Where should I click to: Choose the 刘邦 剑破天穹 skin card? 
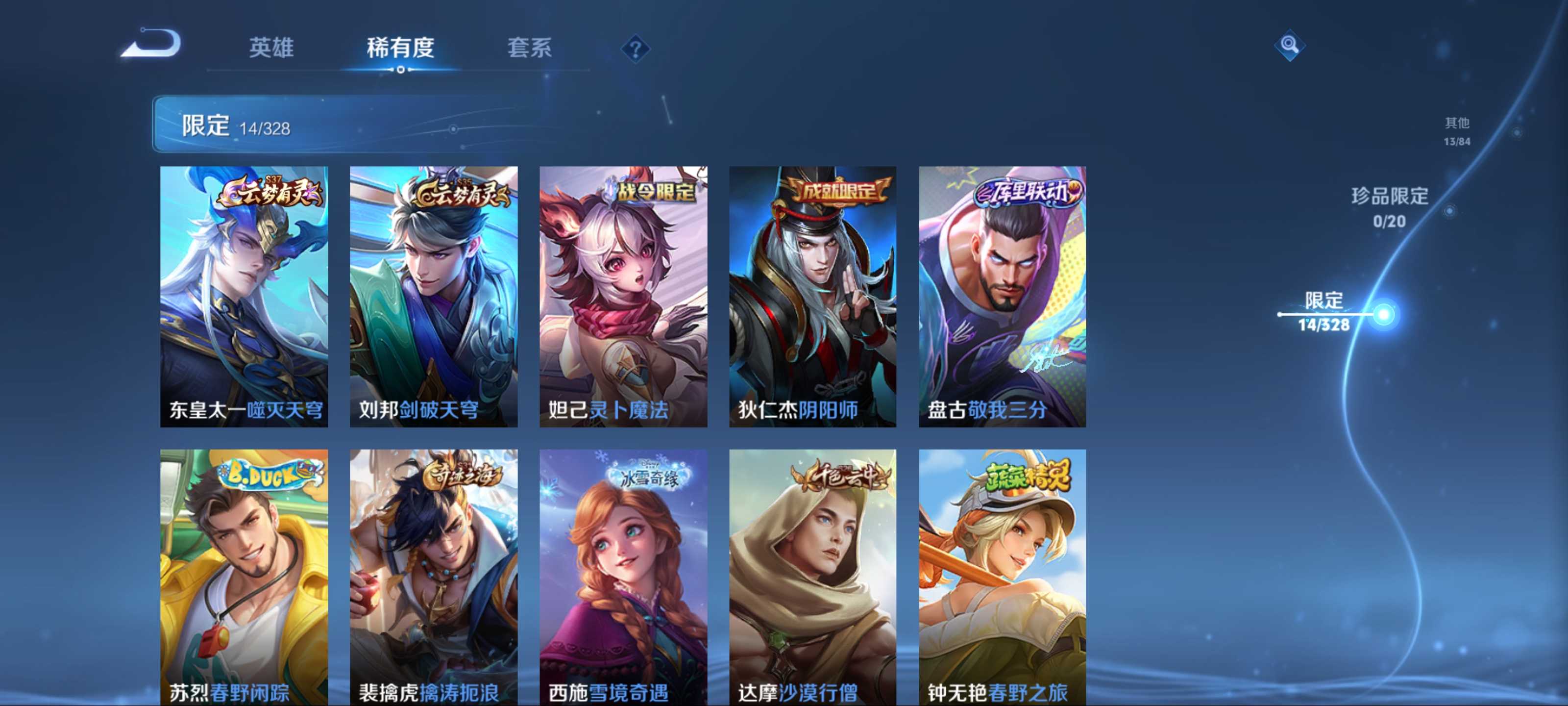433,296
